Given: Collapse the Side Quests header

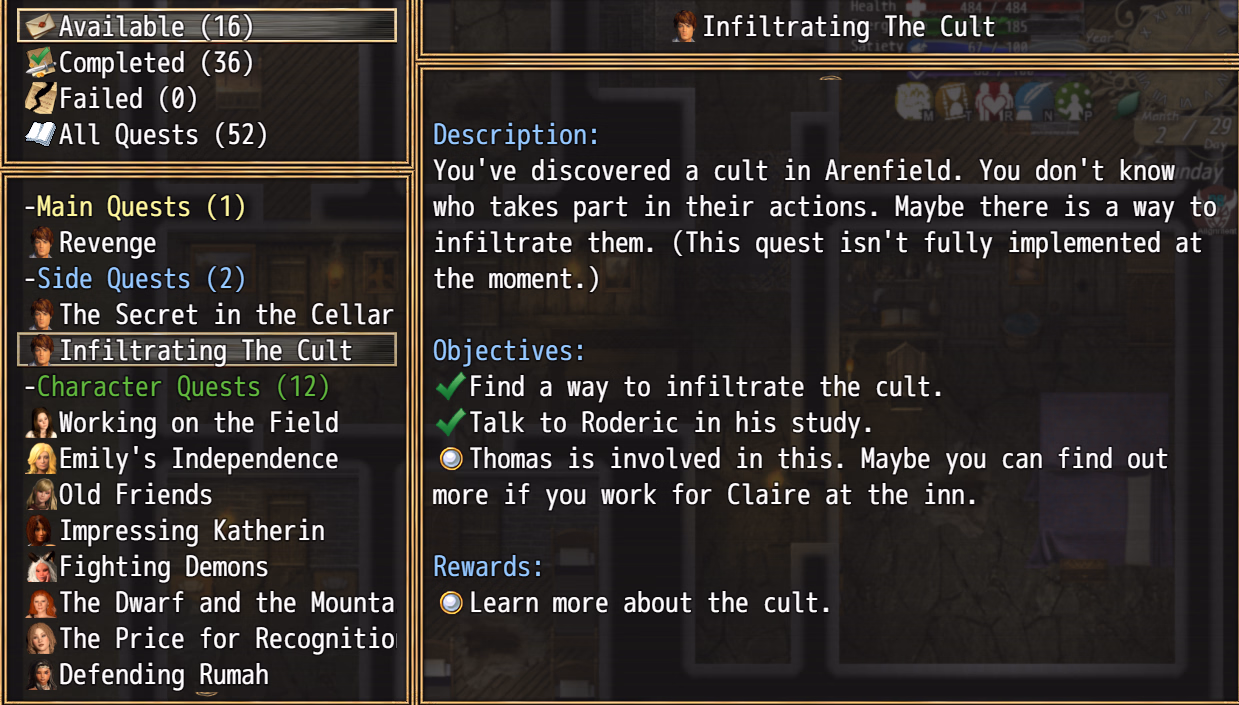Looking at the screenshot, I should click(x=136, y=279).
